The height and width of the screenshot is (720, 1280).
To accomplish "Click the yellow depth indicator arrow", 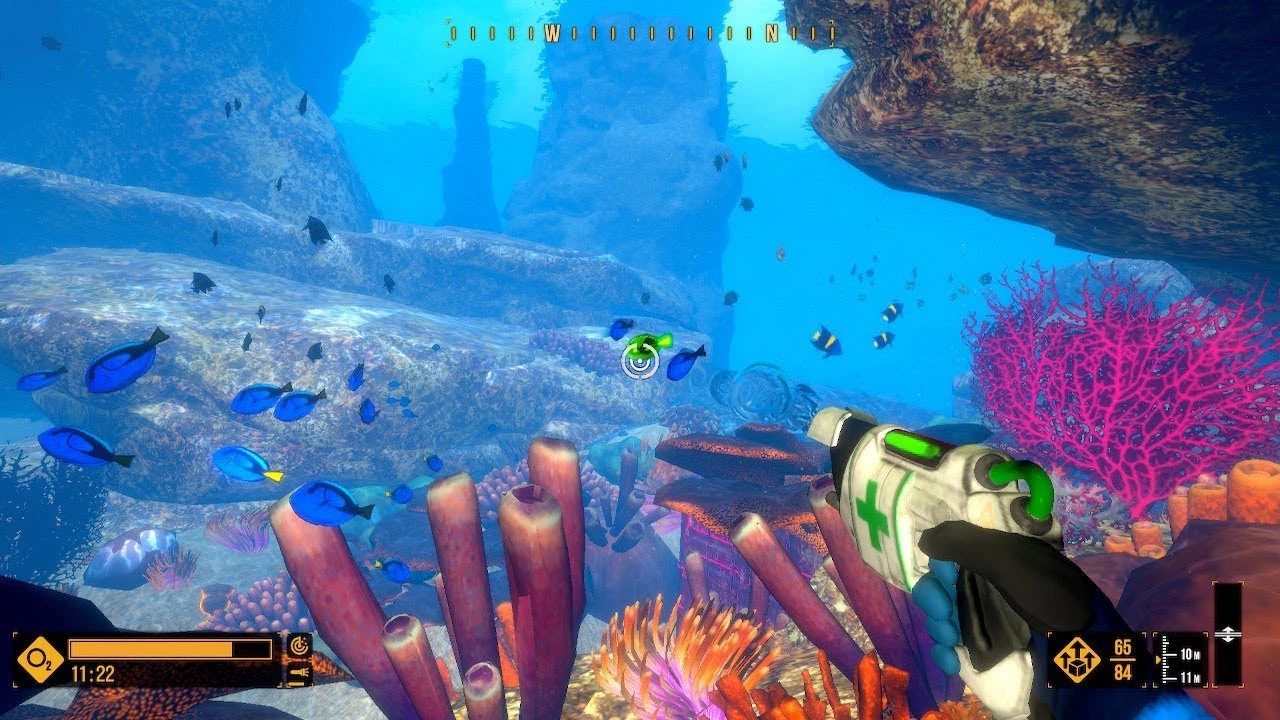I will pos(1158,659).
